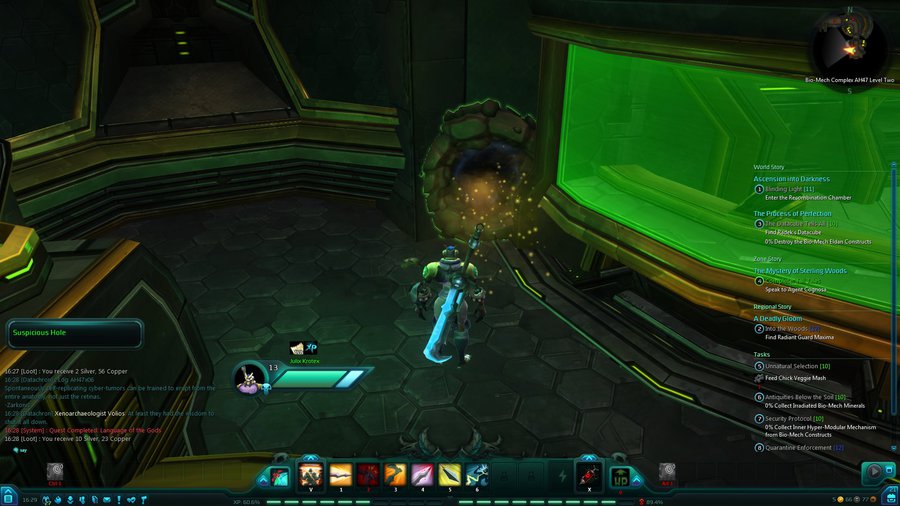Select the Into the Woods quest
The image size is (900, 506).
point(792,328)
